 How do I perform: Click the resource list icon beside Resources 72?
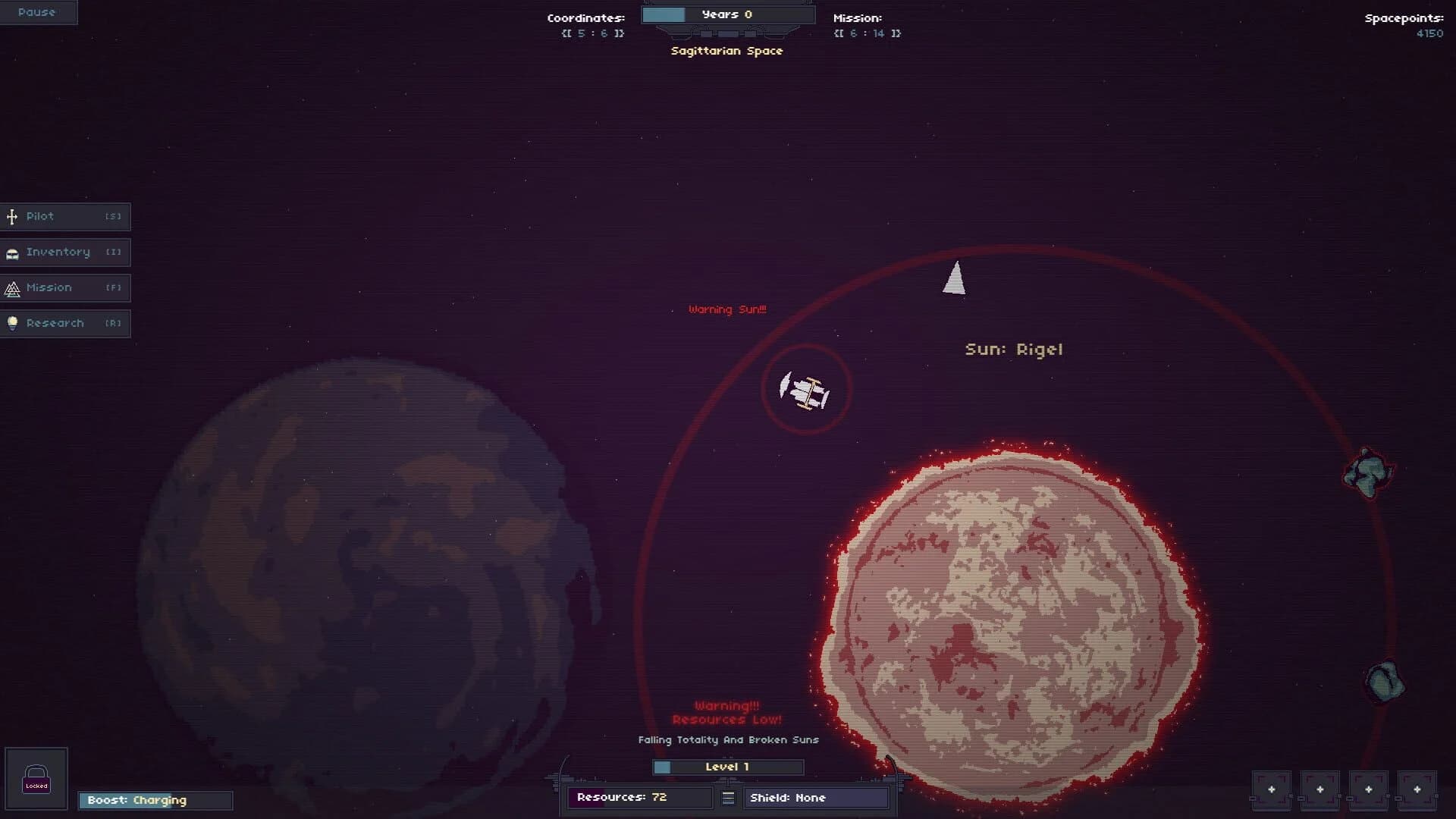click(727, 797)
